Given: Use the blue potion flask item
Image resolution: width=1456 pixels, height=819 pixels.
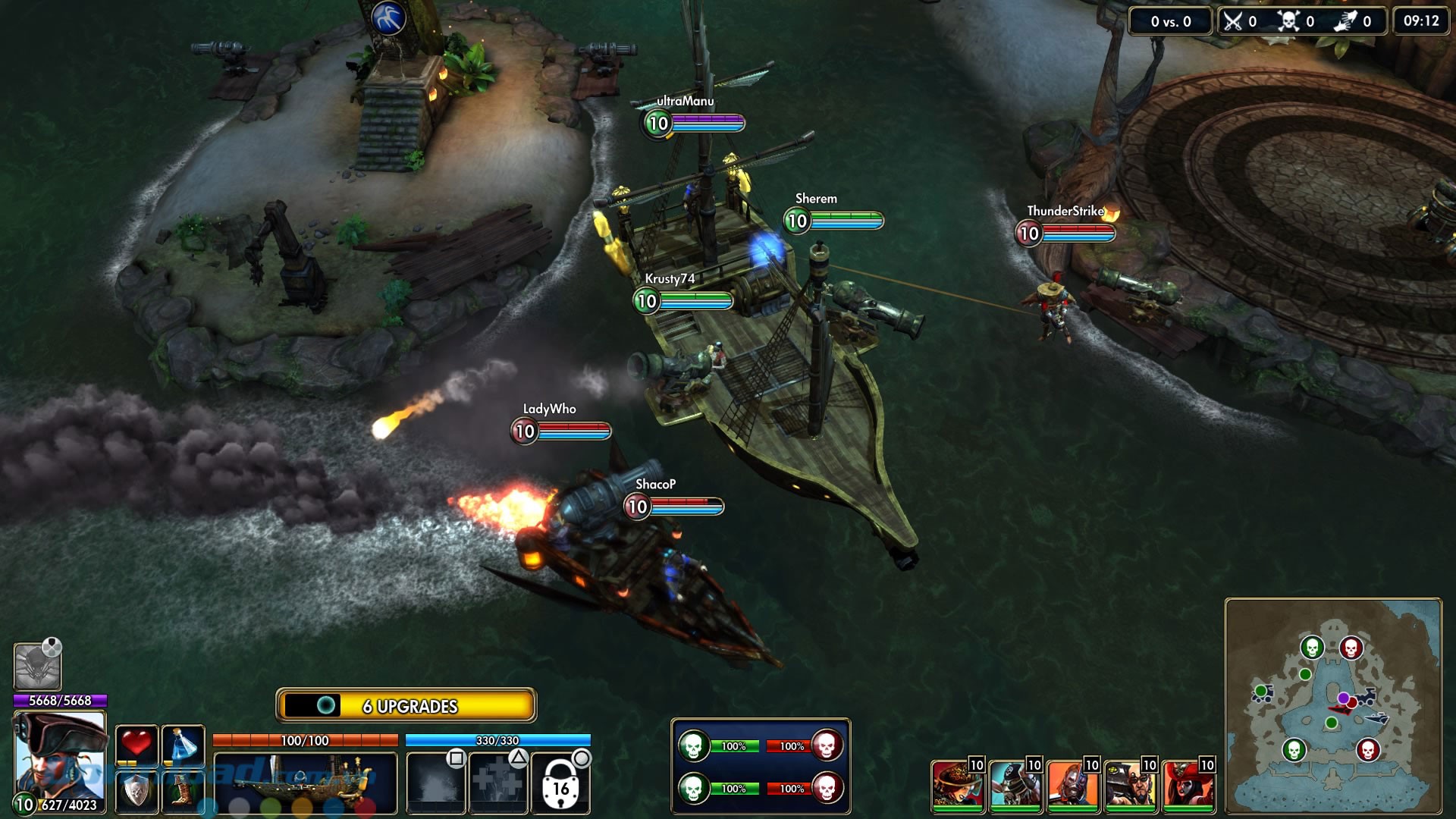Looking at the screenshot, I should click(183, 744).
